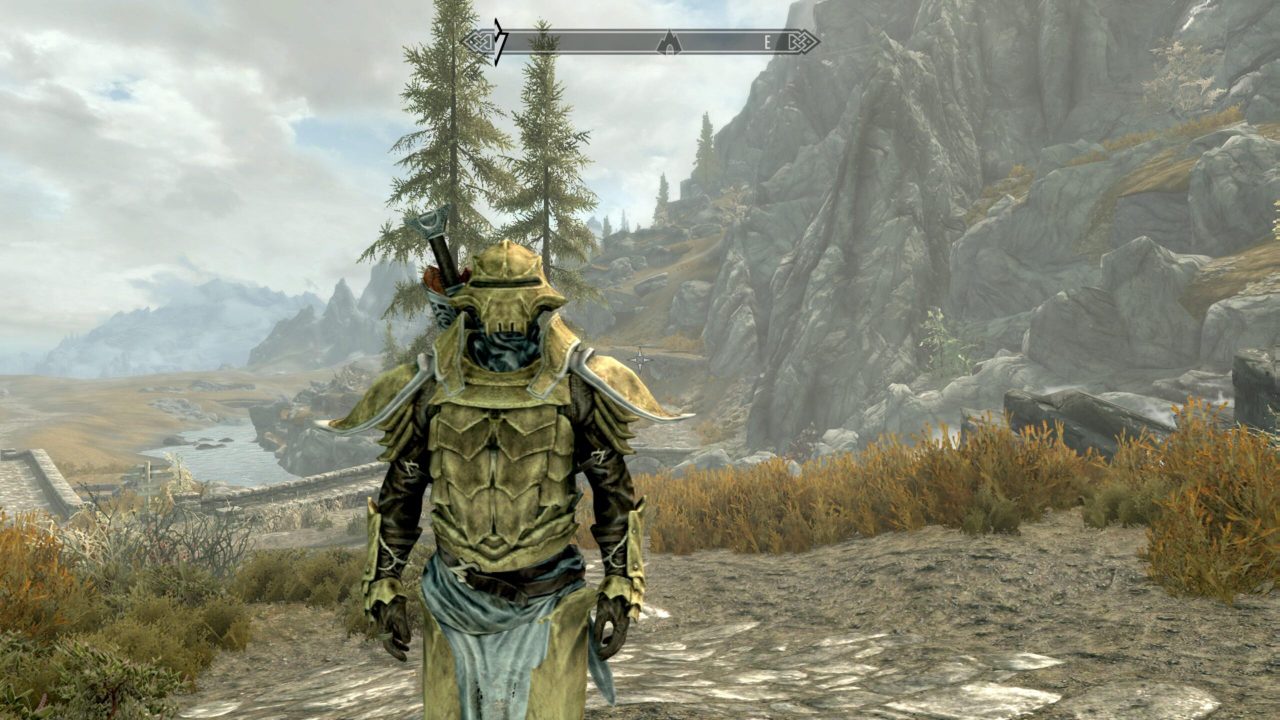The image size is (1280, 720).
Task: Select the East 'E' indicator on compass
Action: pos(767,41)
